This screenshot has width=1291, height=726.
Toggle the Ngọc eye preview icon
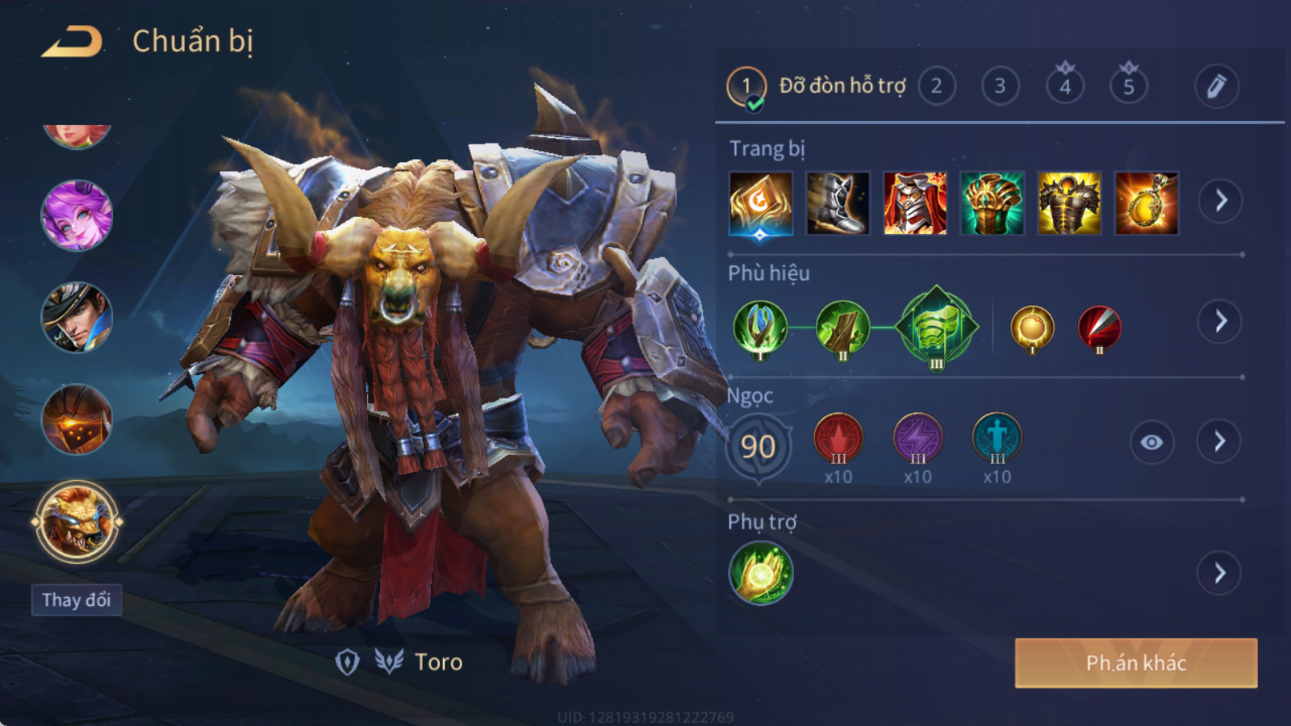tap(1152, 442)
